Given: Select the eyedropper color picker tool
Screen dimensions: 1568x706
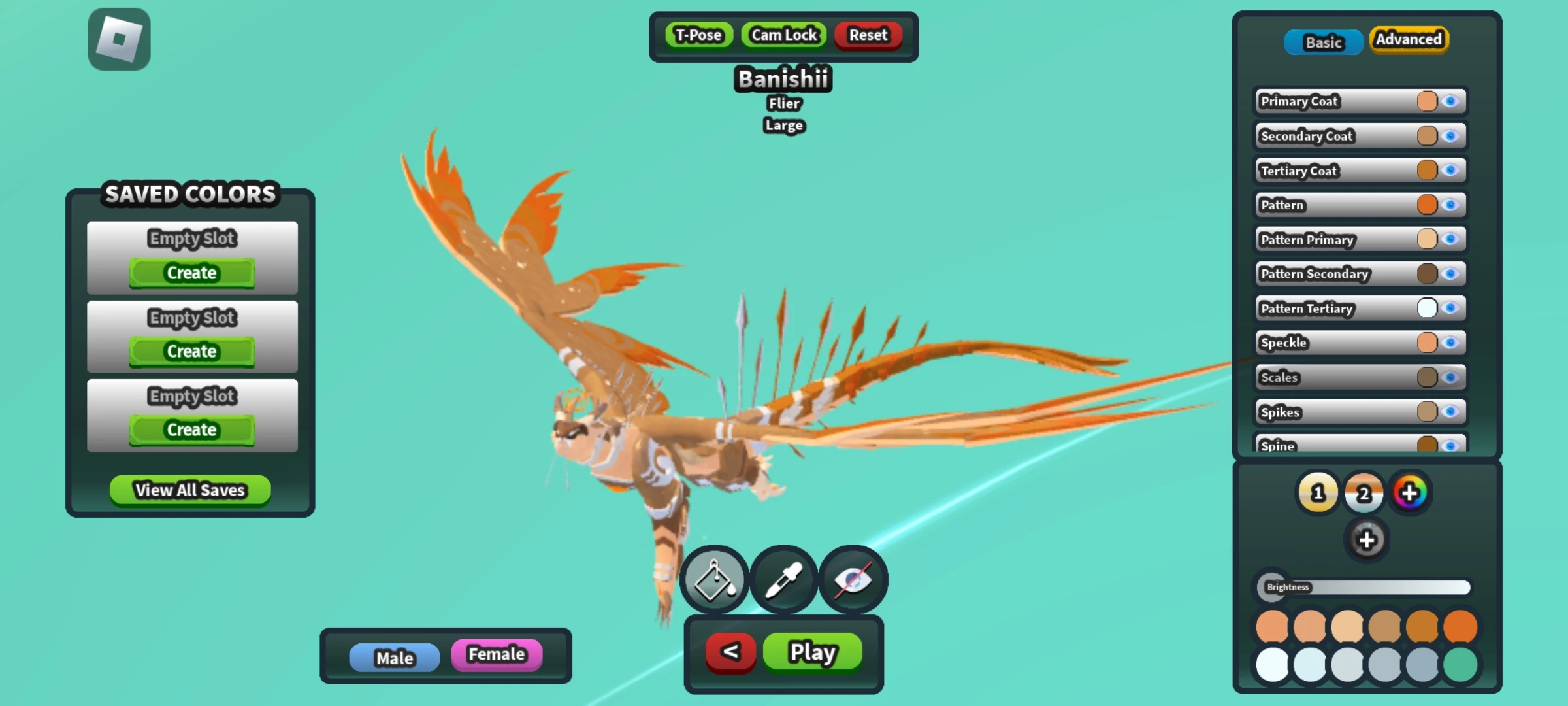Looking at the screenshot, I should 783,579.
